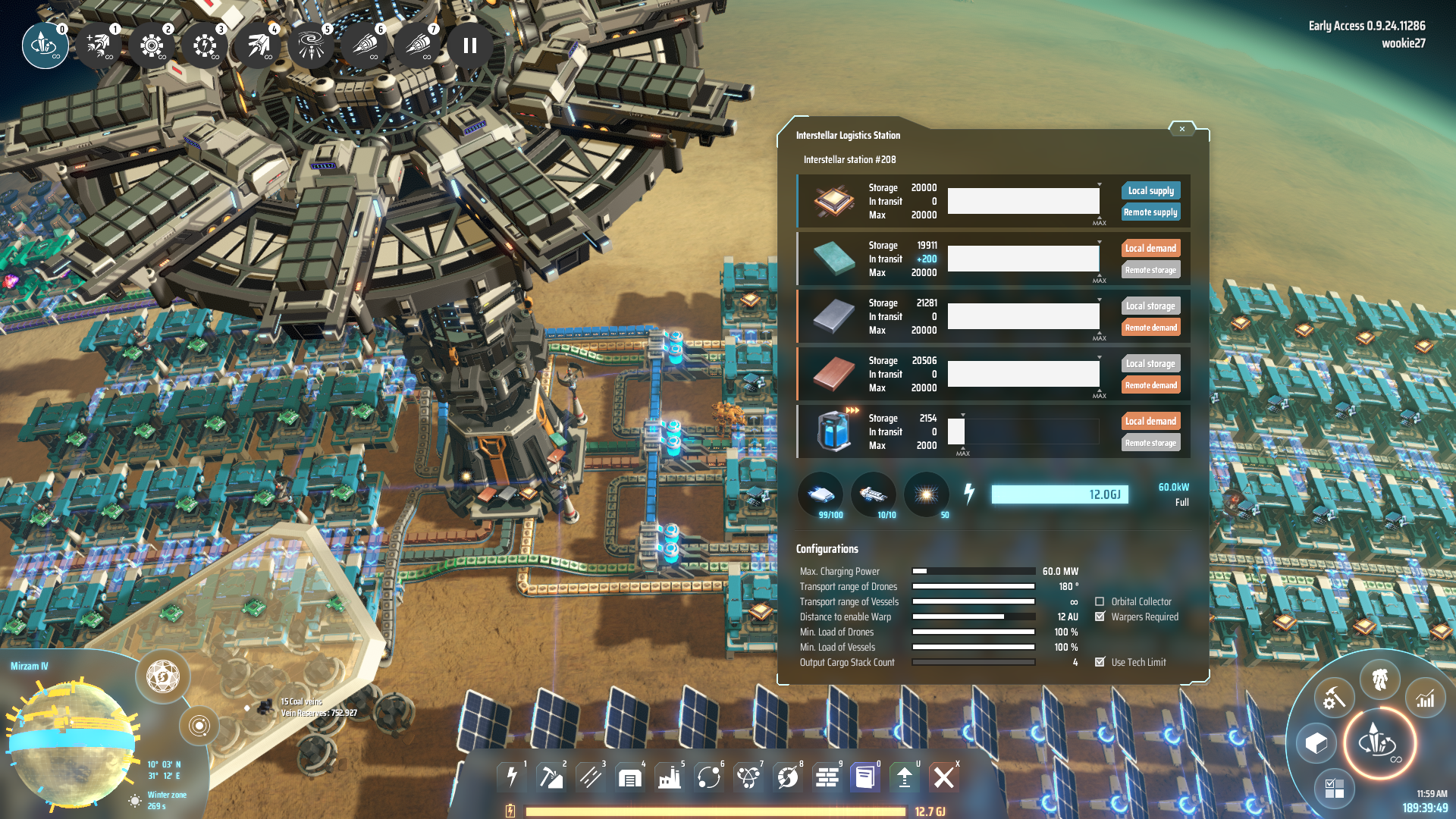Click the Interstellar station #208 name field
Viewport: 1456px width, 819px height.
[x=849, y=159]
